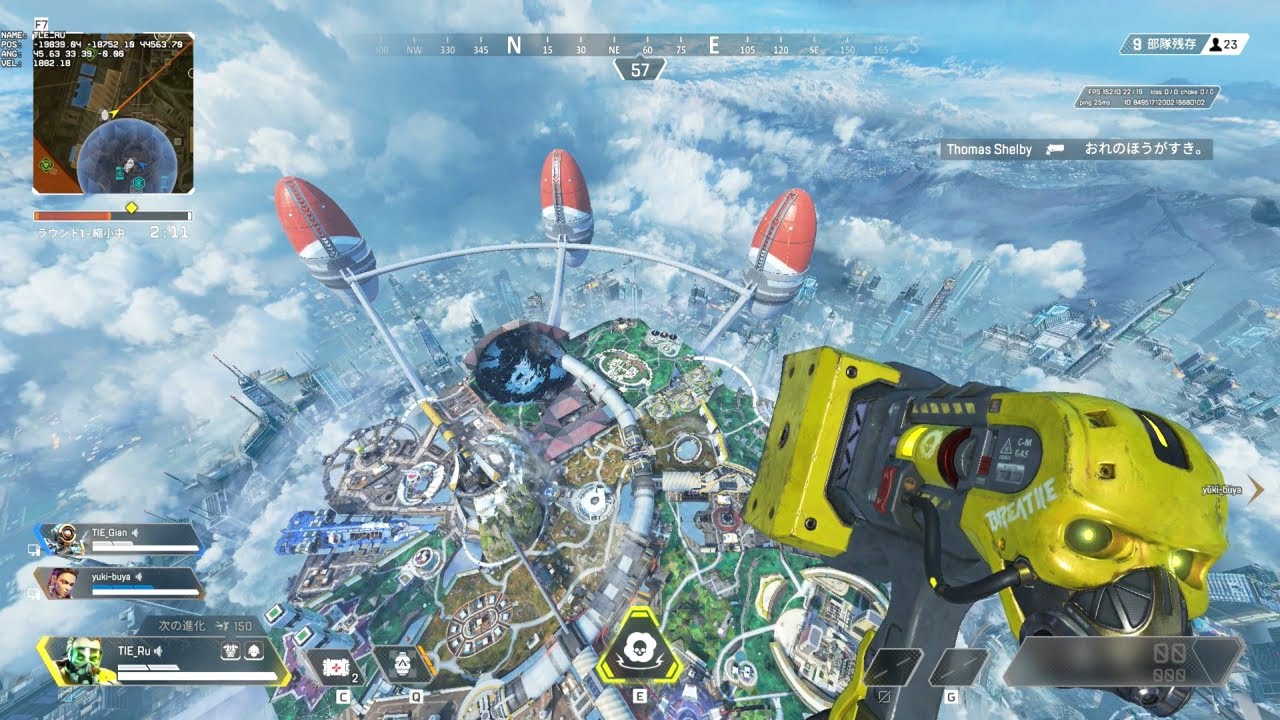Click the compass heading bar

point(640,46)
